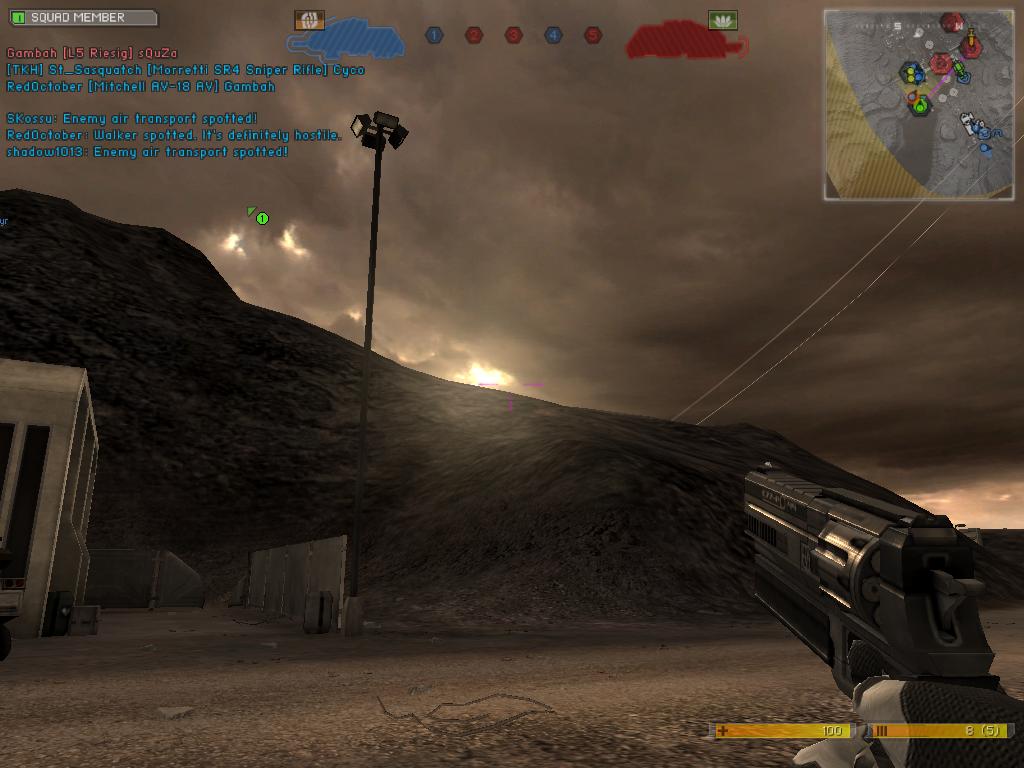Select the PAC team lotus emblem
This screenshot has width=1024, height=768.
722,20
